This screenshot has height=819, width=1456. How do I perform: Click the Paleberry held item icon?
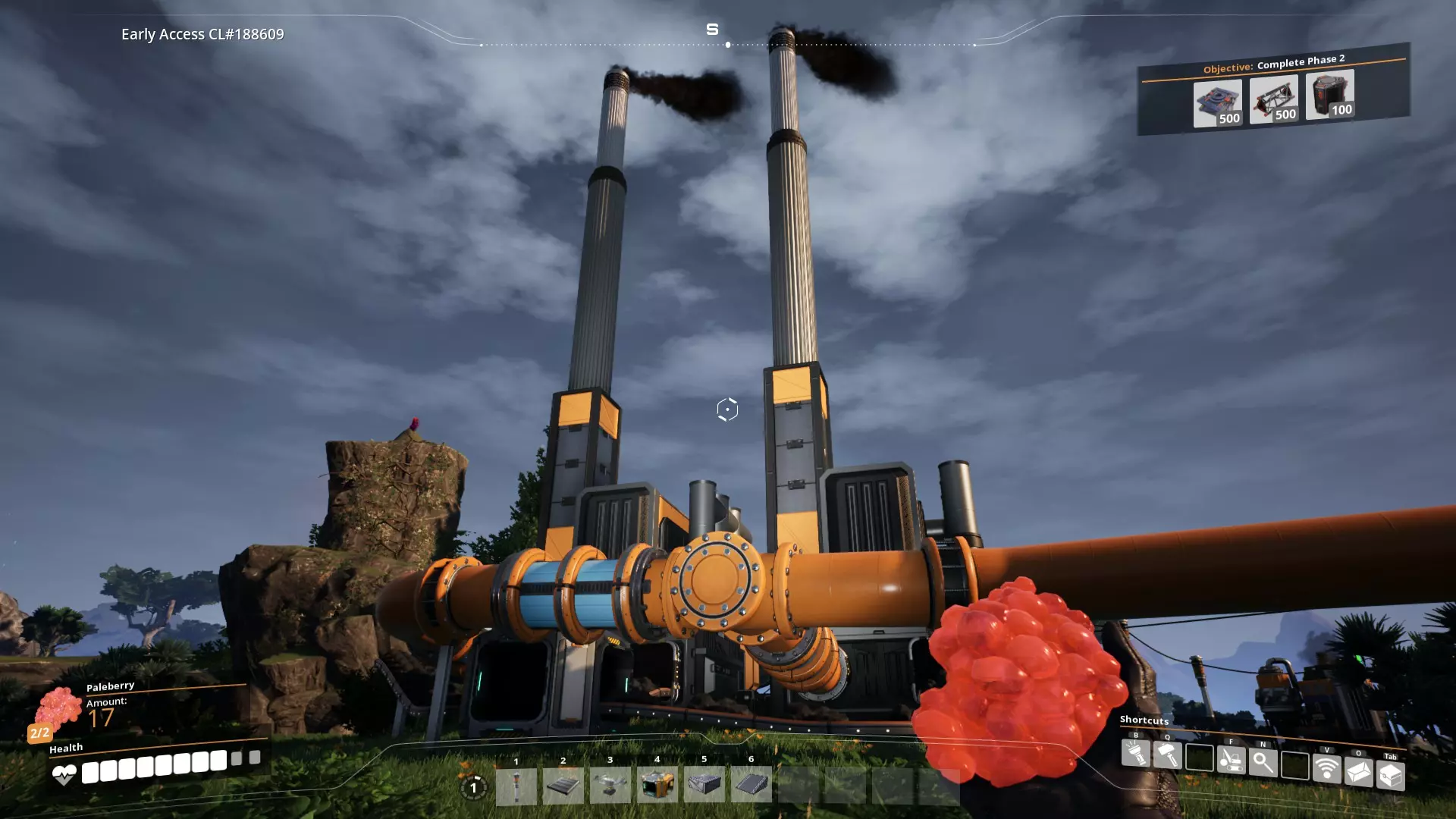[58, 708]
